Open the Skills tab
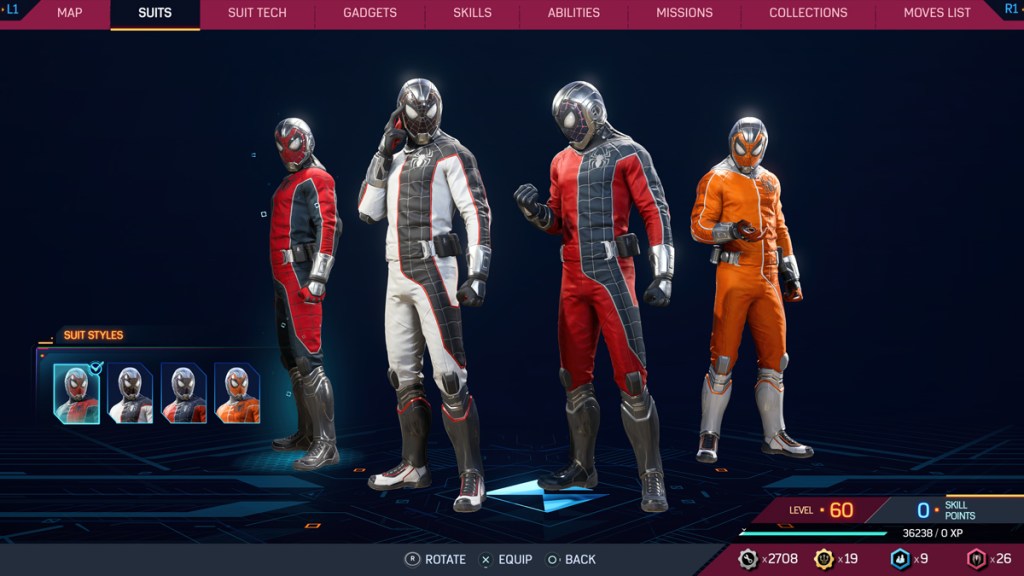Image resolution: width=1024 pixels, height=576 pixels. pyautogui.click(x=472, y=13)
